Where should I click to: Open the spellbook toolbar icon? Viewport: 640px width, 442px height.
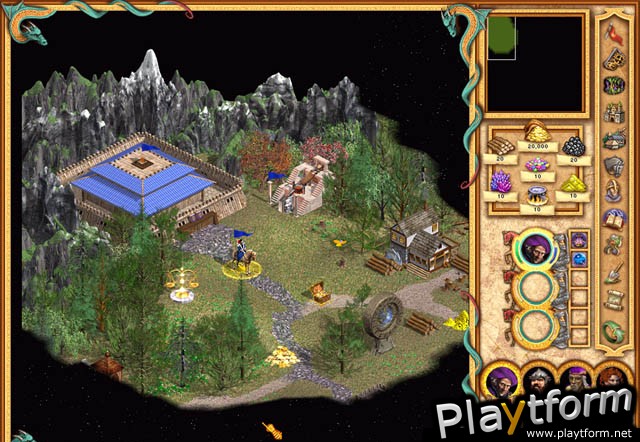(611, 215)
